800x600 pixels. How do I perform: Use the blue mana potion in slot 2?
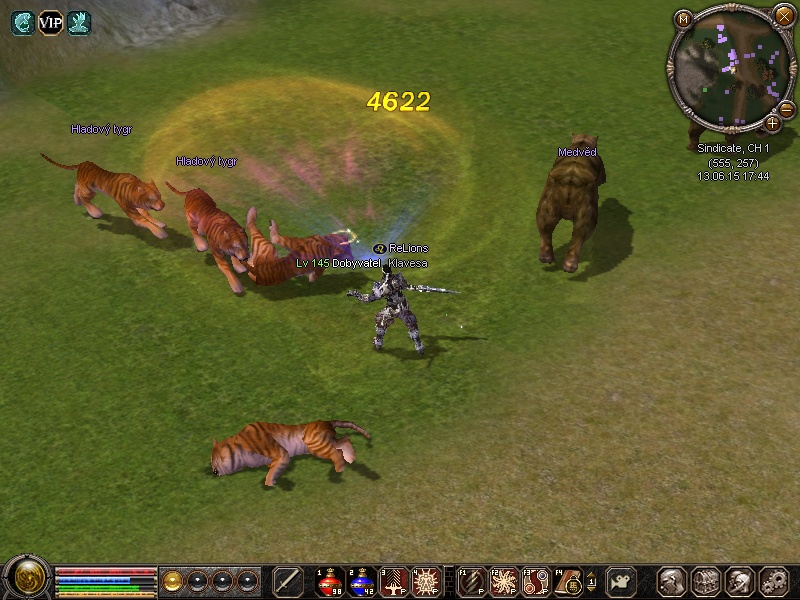[x=362, y=581]
